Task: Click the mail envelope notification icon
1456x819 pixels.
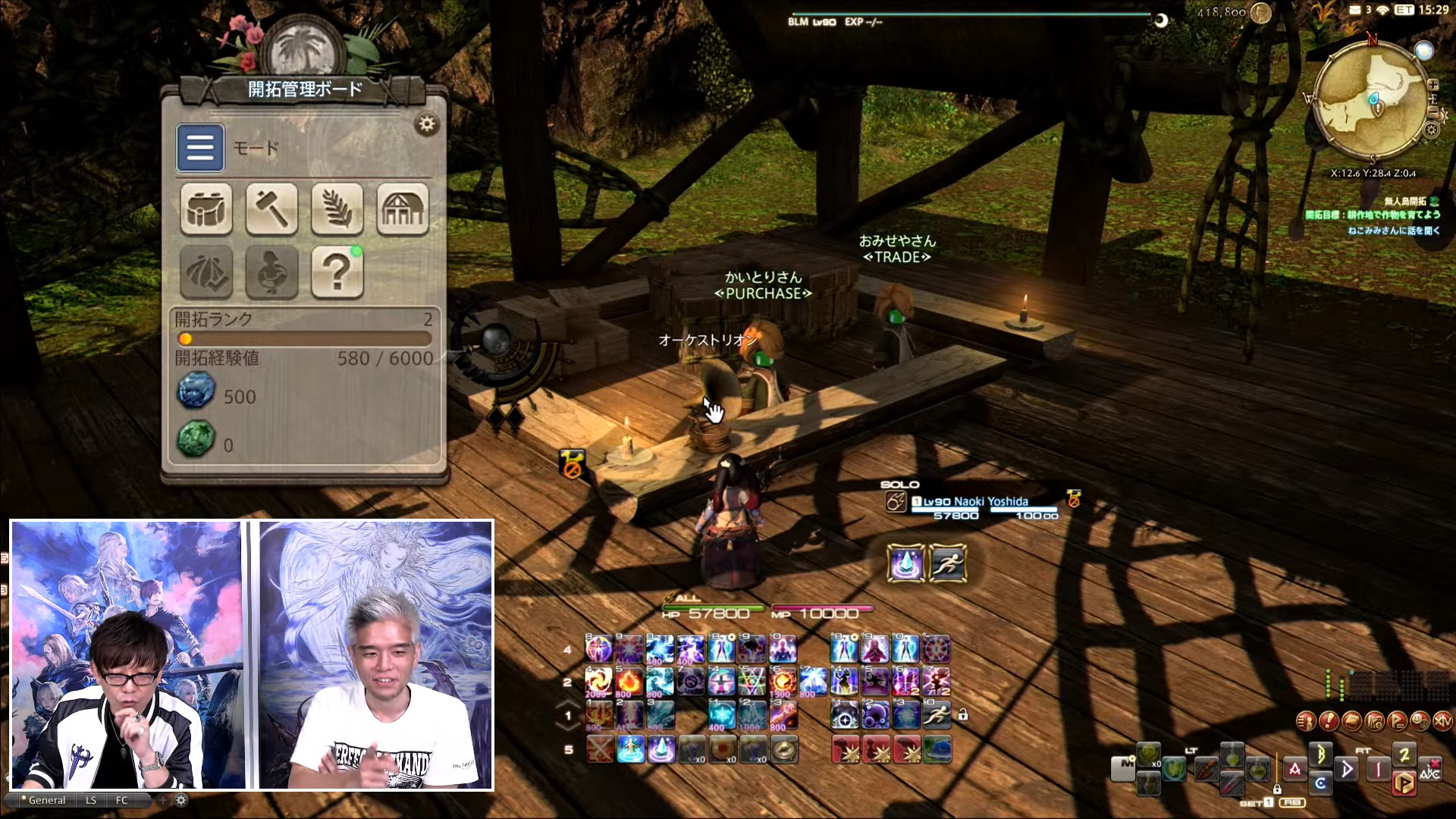Action: click(1355, 10)
